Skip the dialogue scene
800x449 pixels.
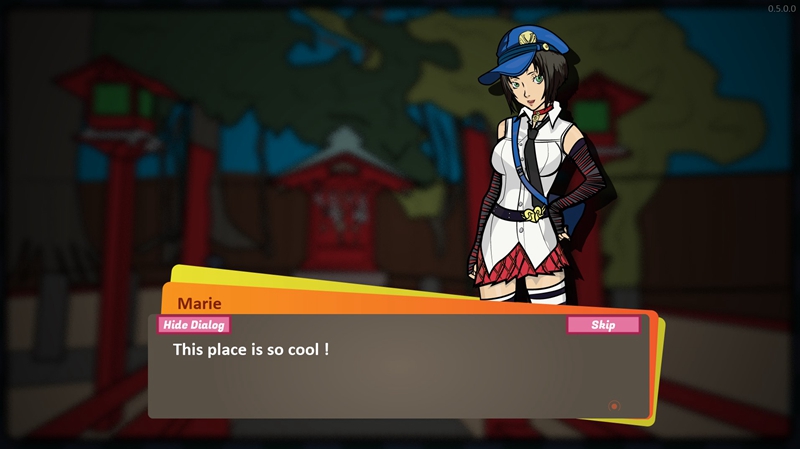click(603, 324)
